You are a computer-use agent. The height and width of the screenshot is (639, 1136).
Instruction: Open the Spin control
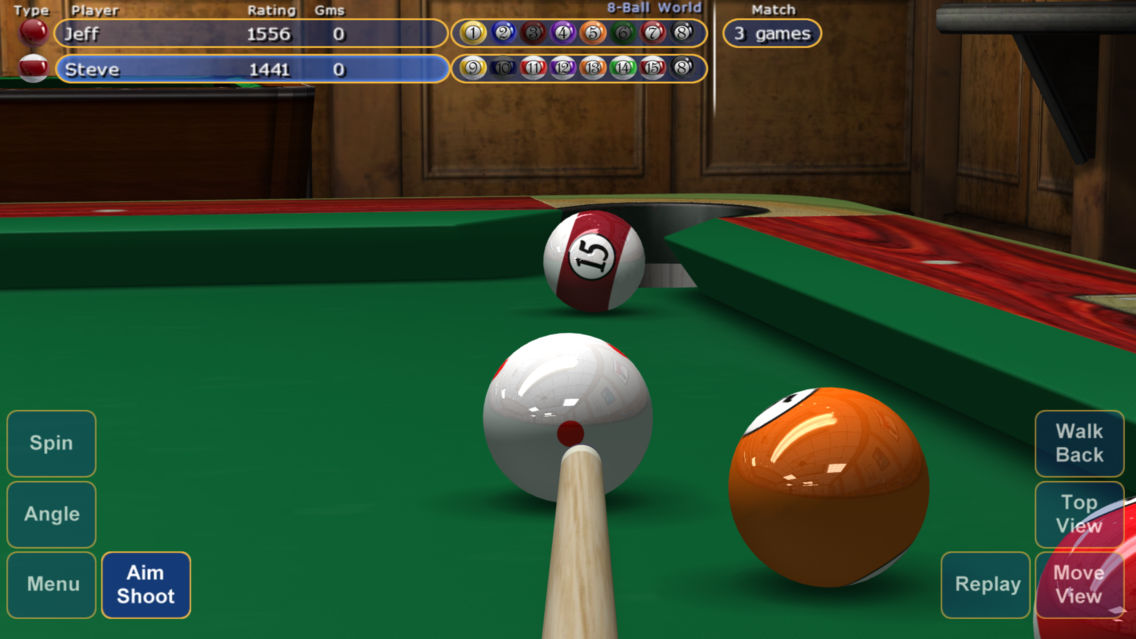(51, 443)
